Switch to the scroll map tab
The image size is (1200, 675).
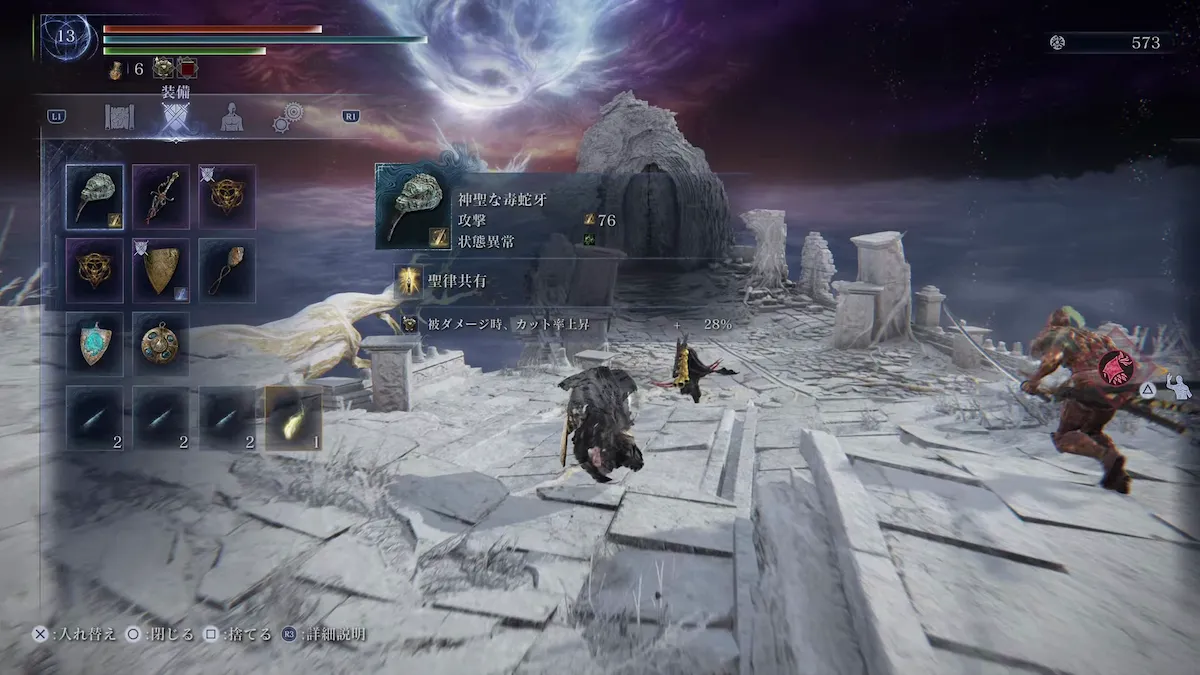pos(120,117)
